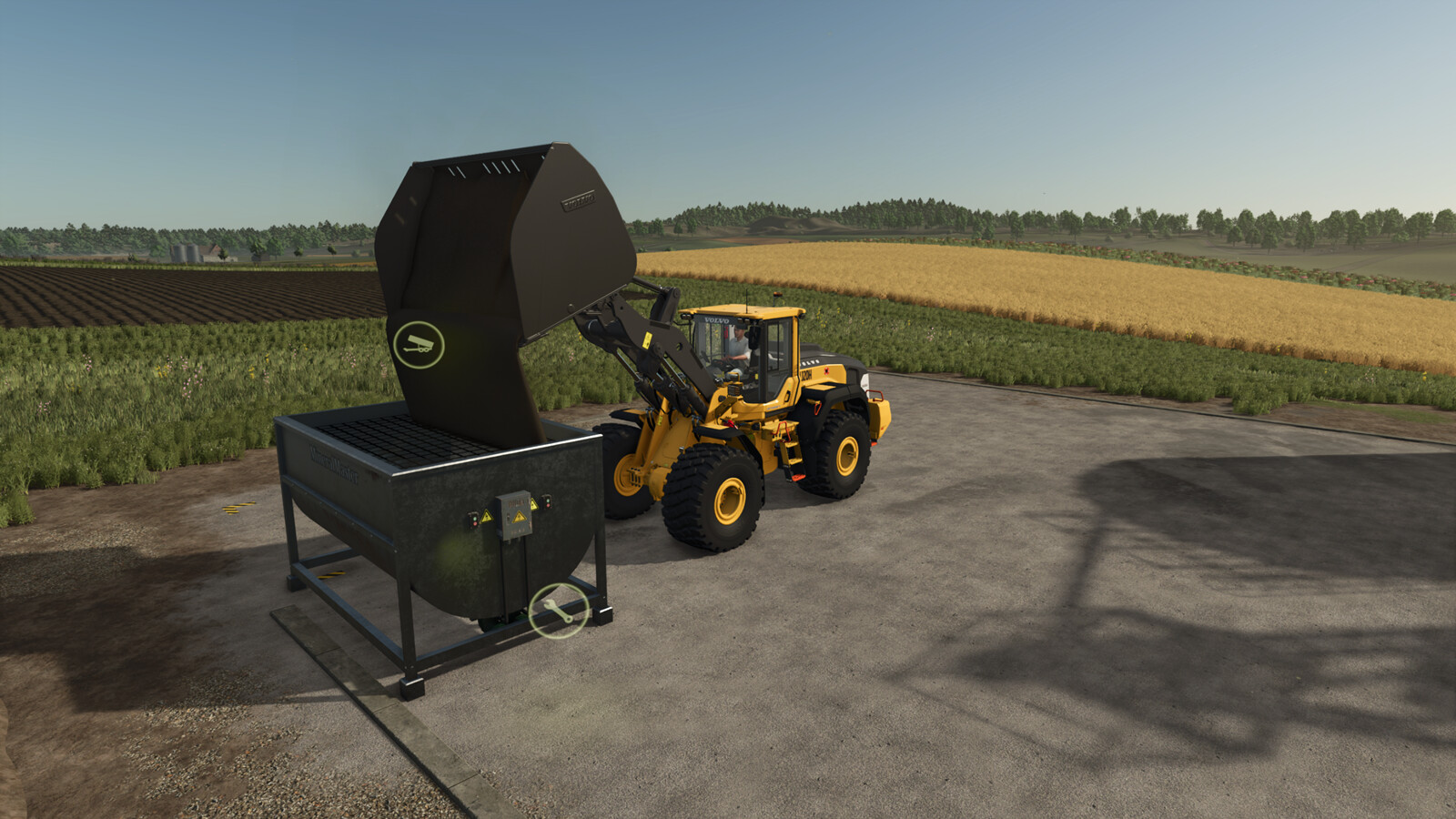Click the right hazard triangle sticker

point(534,505)
